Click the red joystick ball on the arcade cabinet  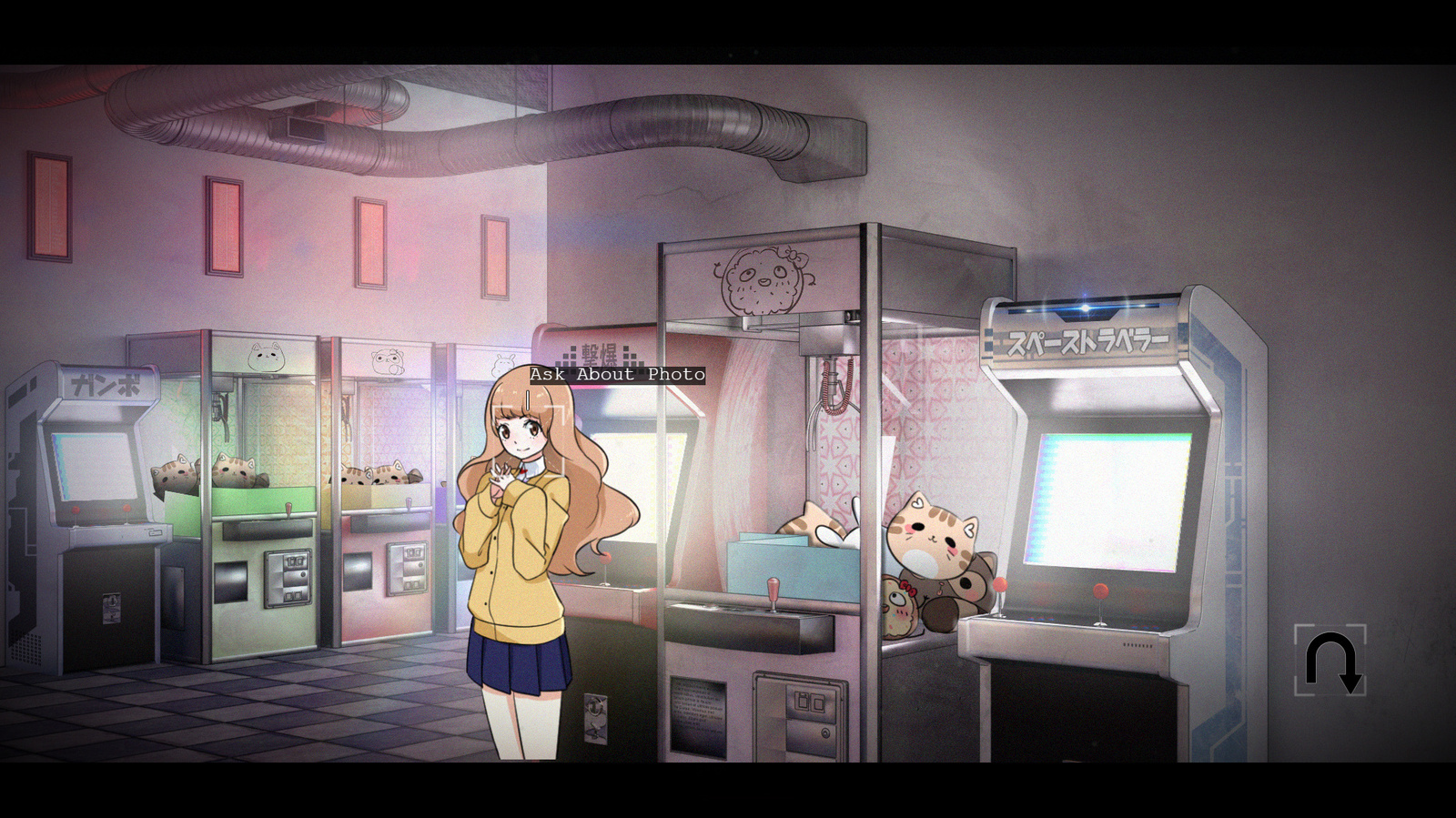point(1102,592)
